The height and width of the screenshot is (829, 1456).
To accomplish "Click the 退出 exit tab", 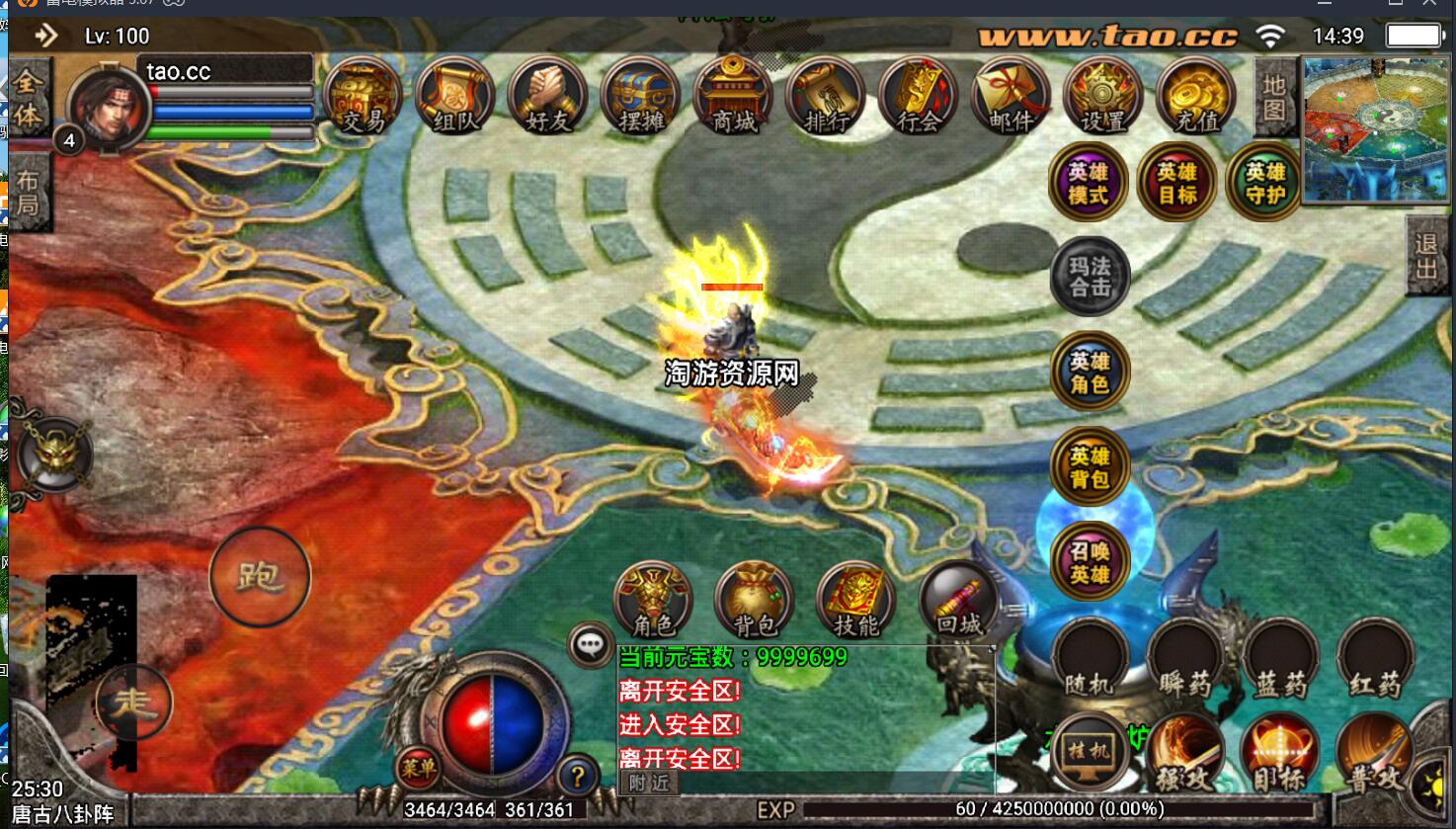I will coord(1426,255).
